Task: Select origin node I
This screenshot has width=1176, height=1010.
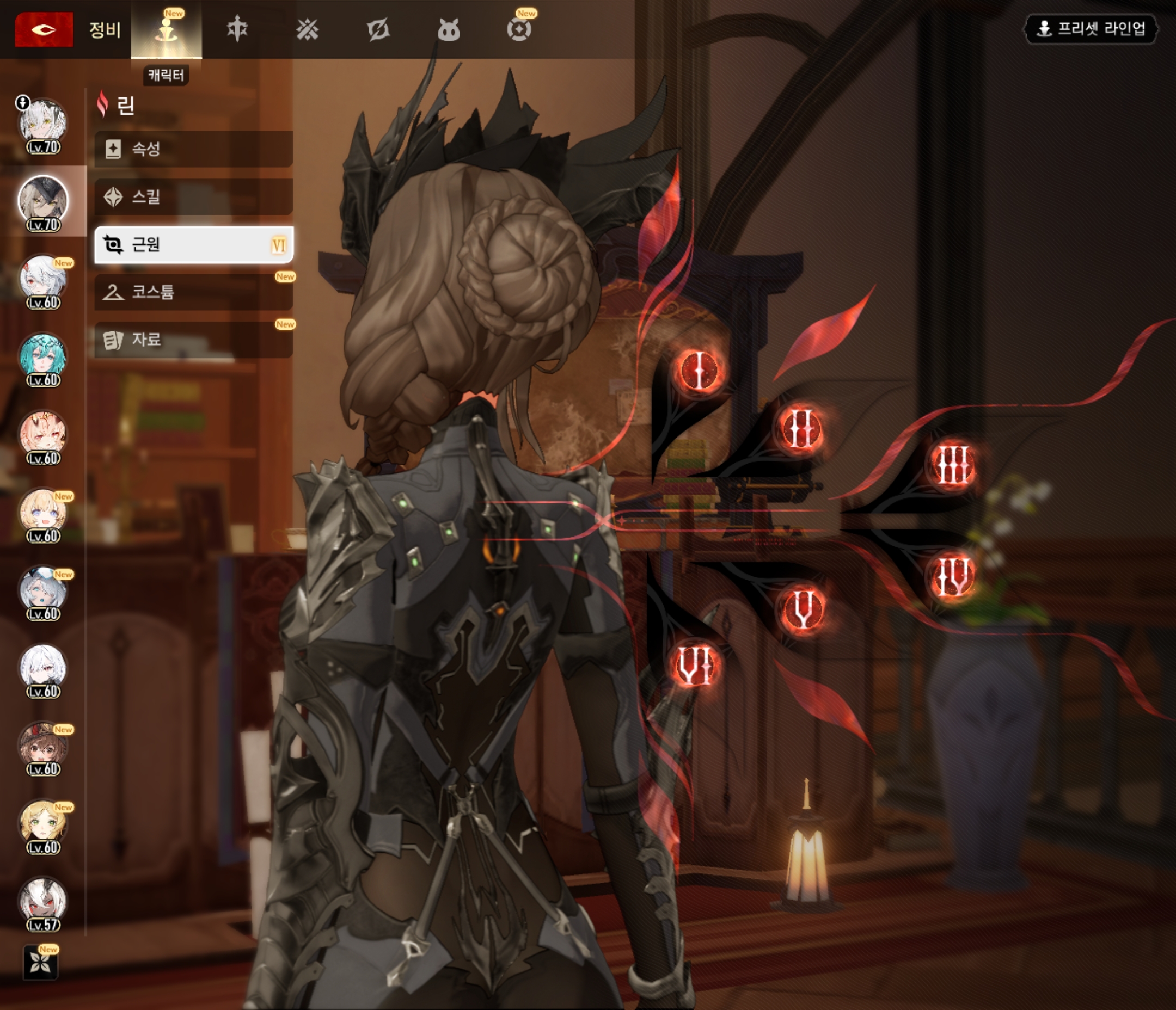Action: click(x=699, y=370)
